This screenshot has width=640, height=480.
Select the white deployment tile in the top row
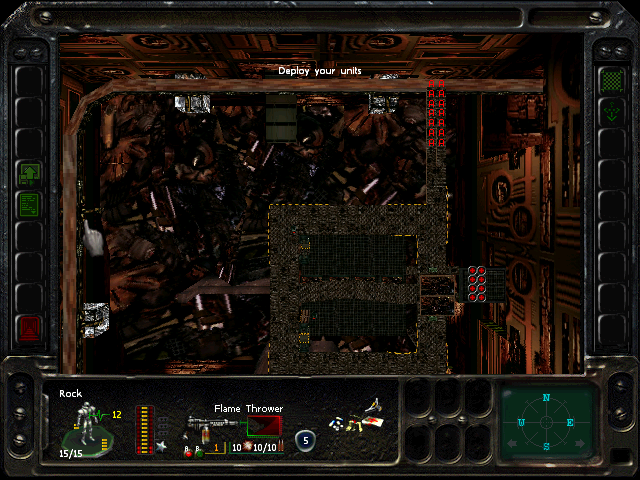tap(190, 102)
